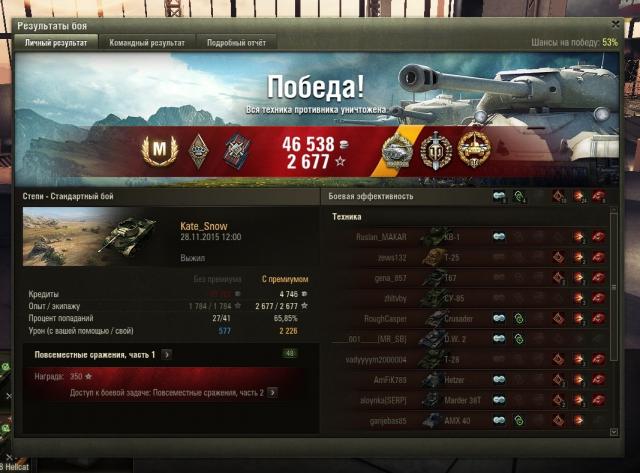Click the scrollbar down arrow in vehicle list
The height and width of the screenshot is (473, 640).
(x=614, y=431)
